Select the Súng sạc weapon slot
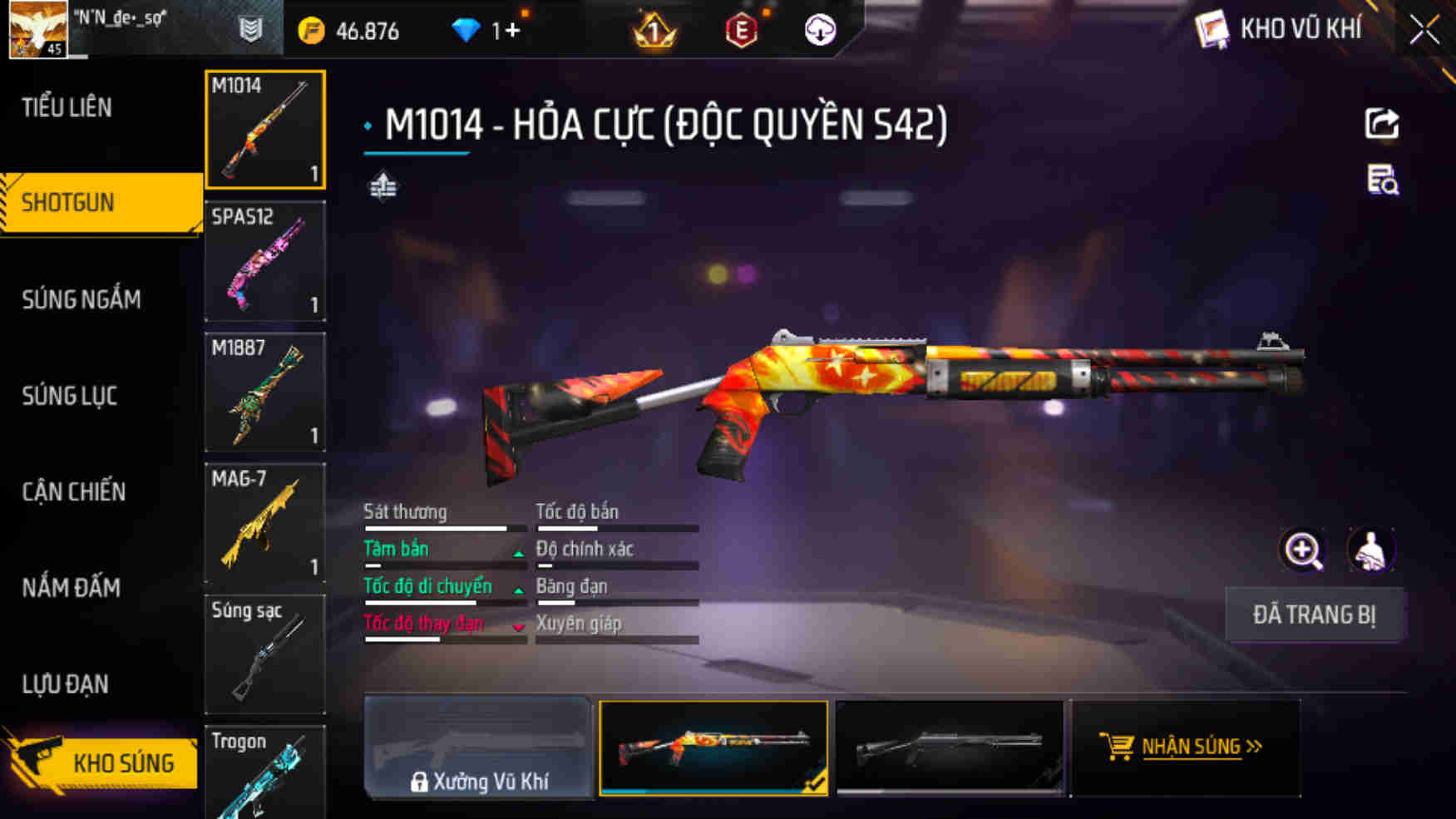 coord(264,654)
